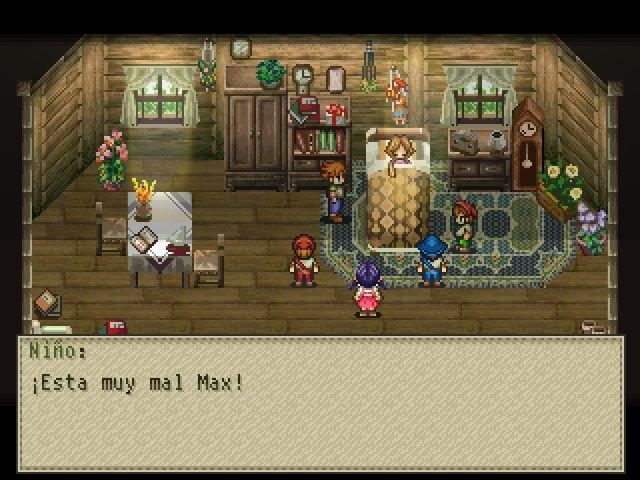Viewport: 640px width, 480px height.
Task: Advance the Niño dialogue message box
Action: [320, 403]
